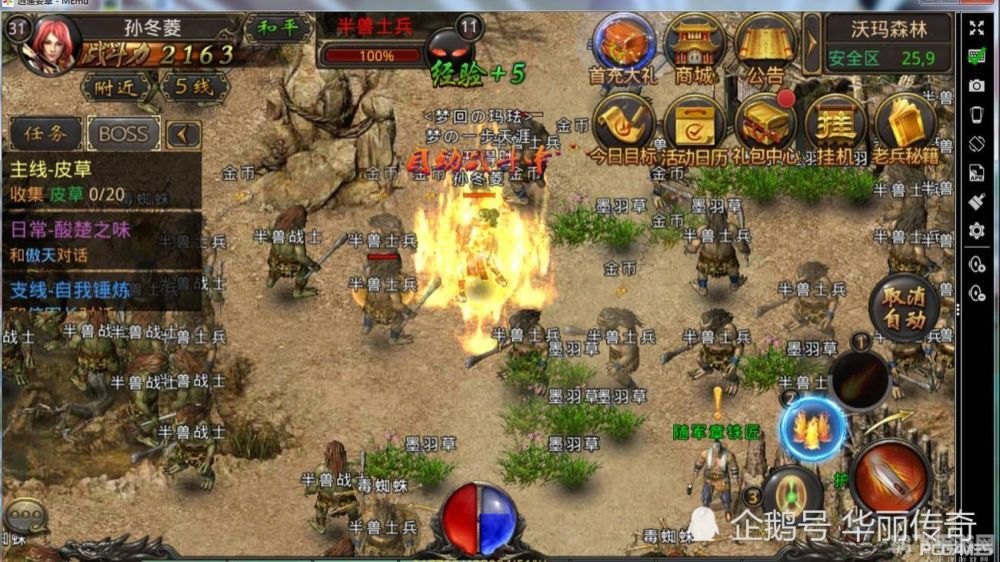Open the 礼包中心 gift pack center
The image size is (1000, 562).
point(766,125)
